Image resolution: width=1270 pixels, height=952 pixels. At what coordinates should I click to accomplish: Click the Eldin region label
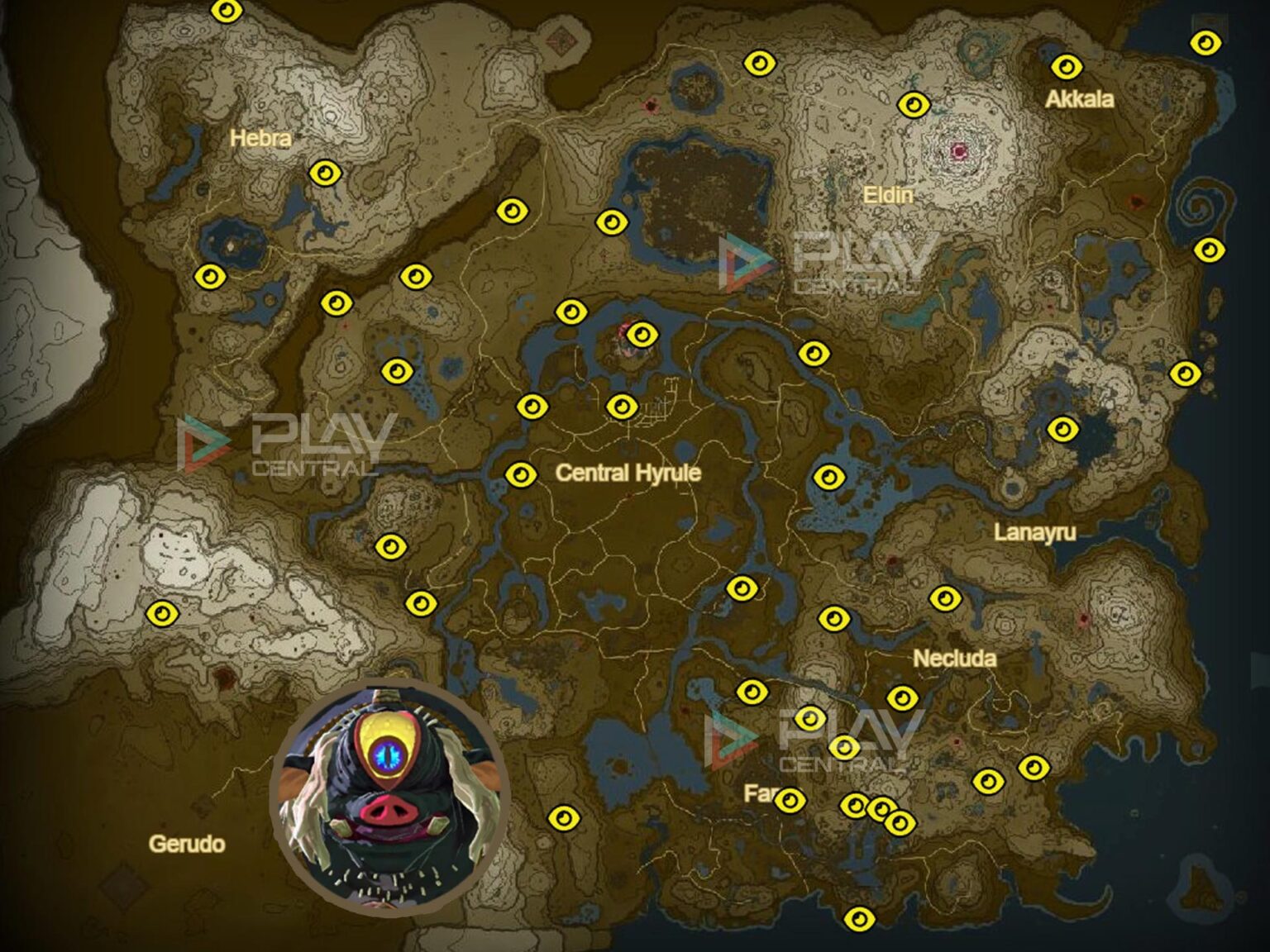[x=890, y=197]
